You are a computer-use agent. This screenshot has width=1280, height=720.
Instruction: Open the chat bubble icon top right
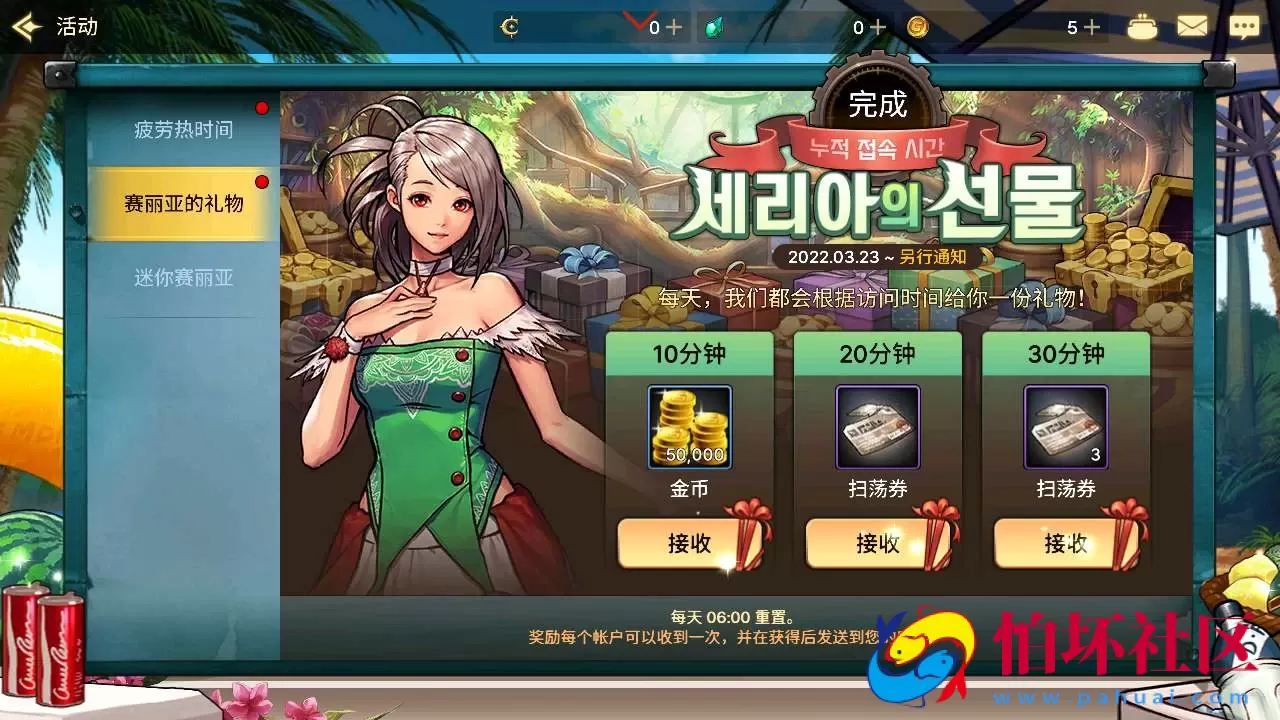(1243, 25)
